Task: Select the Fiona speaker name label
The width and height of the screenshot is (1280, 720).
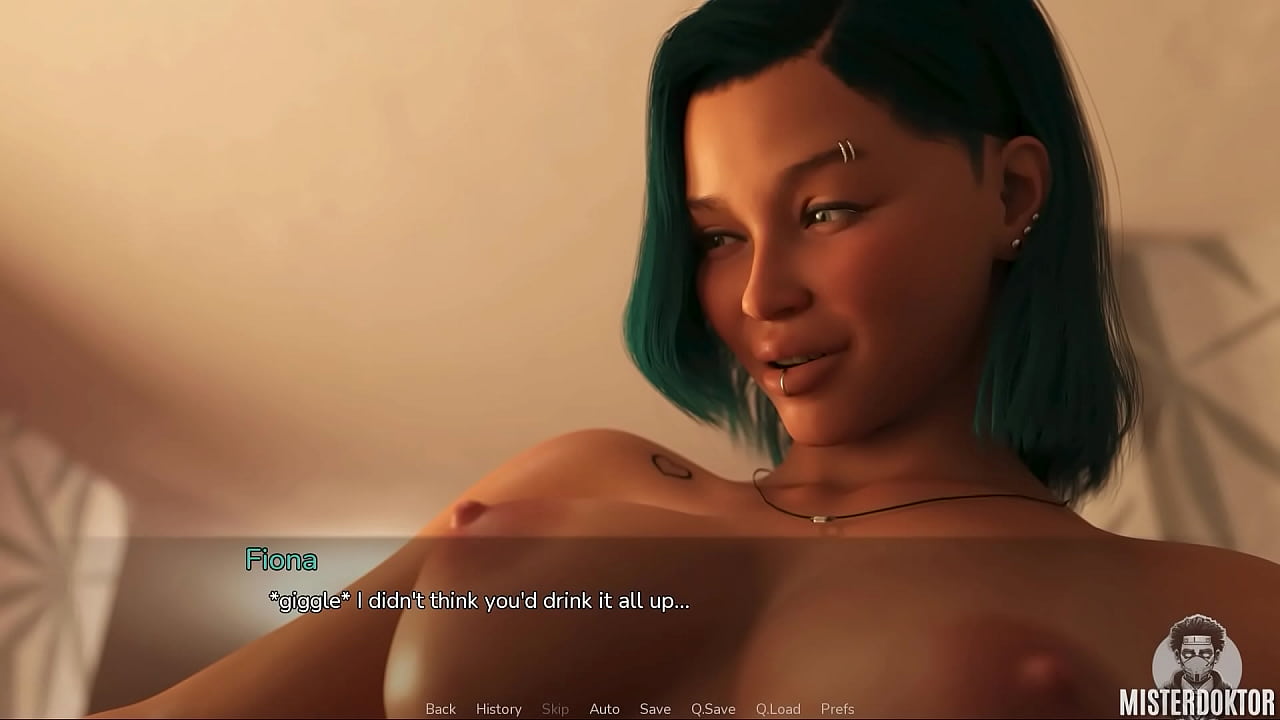Action: click(283, 560)
